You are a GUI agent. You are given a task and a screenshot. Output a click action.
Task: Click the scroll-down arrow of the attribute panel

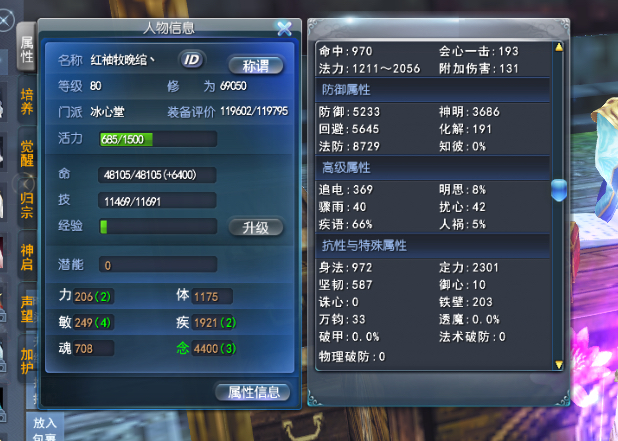[560, 364]
